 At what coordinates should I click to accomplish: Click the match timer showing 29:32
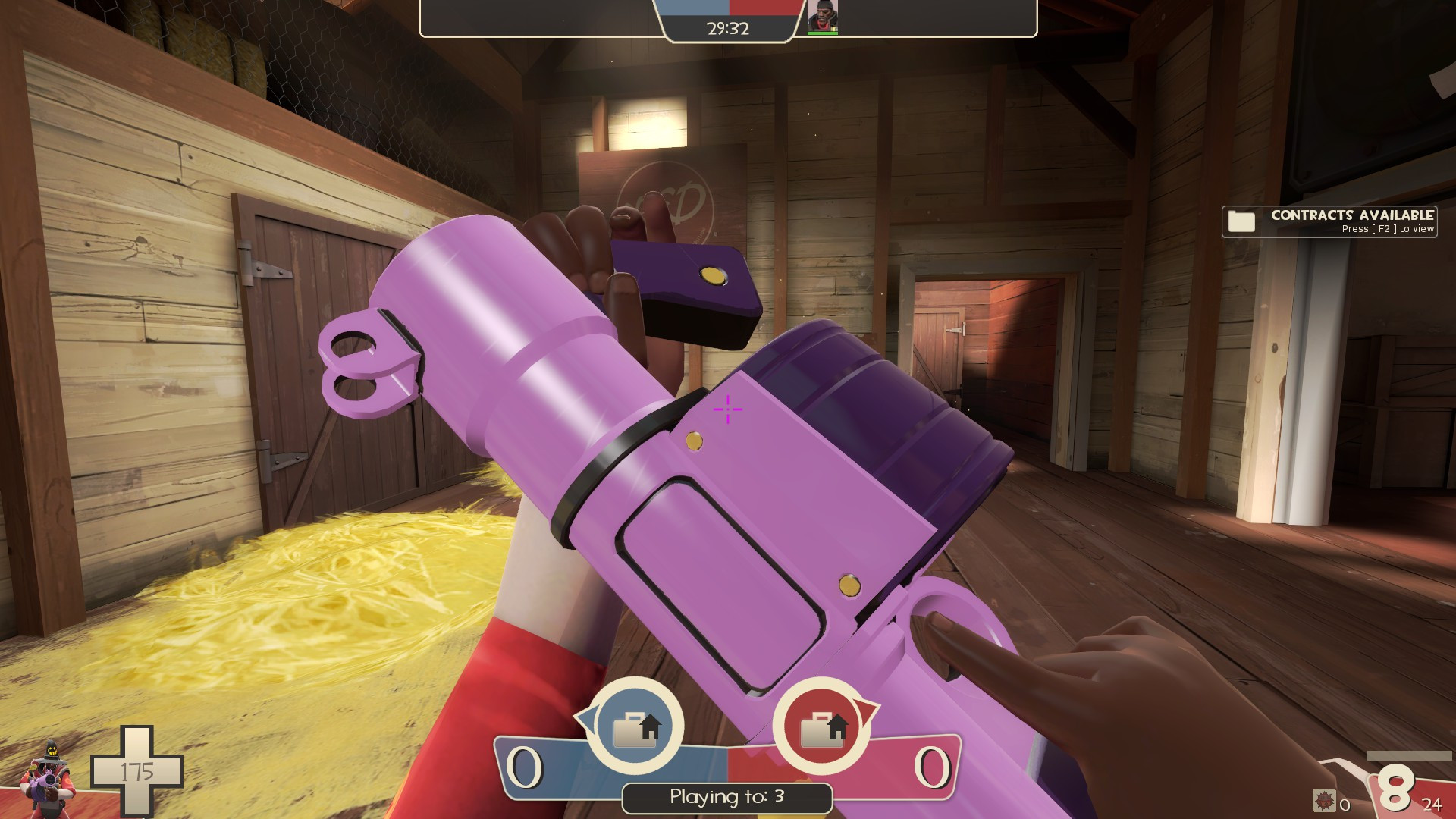coord(726,30)
